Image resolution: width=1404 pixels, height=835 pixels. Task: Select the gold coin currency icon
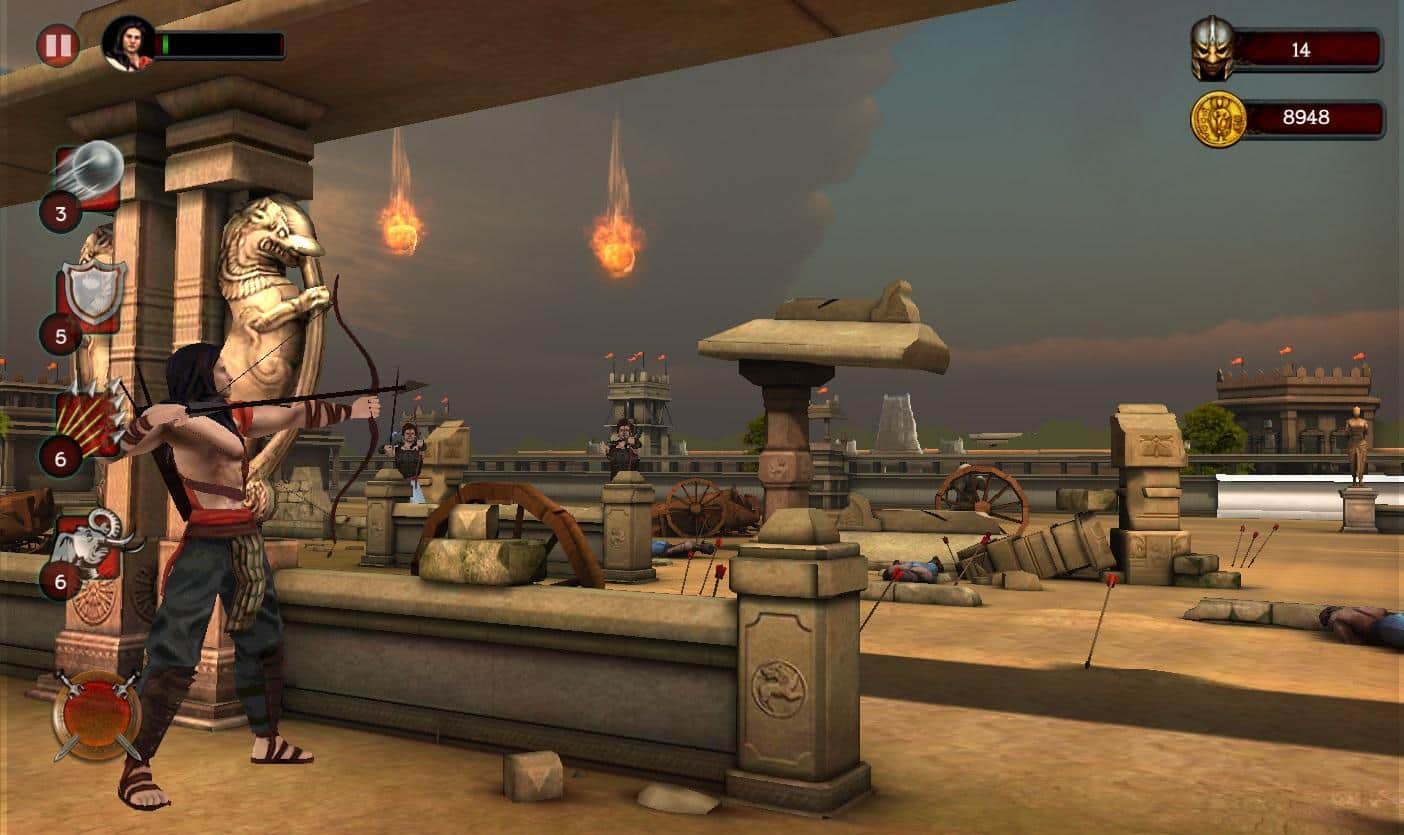1218,119
